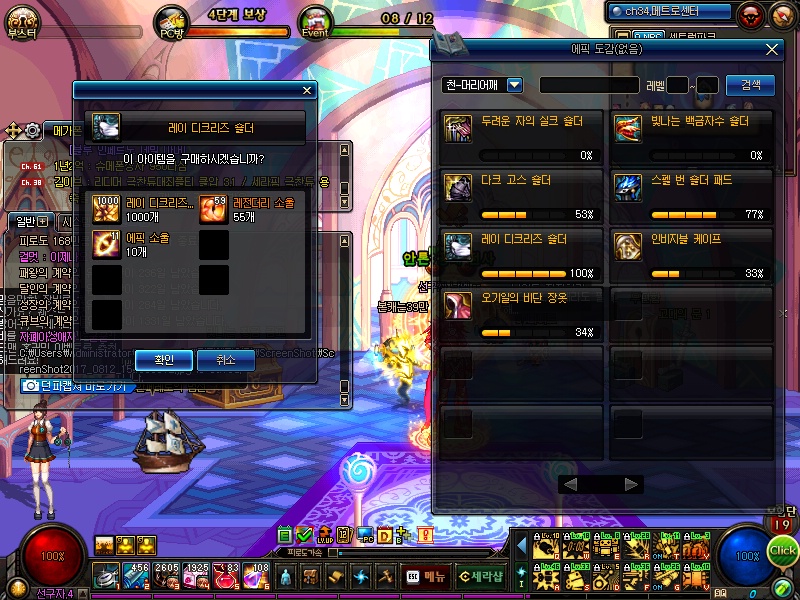Confirm the purchase with the 확인 button

click(x=164, y=360)
